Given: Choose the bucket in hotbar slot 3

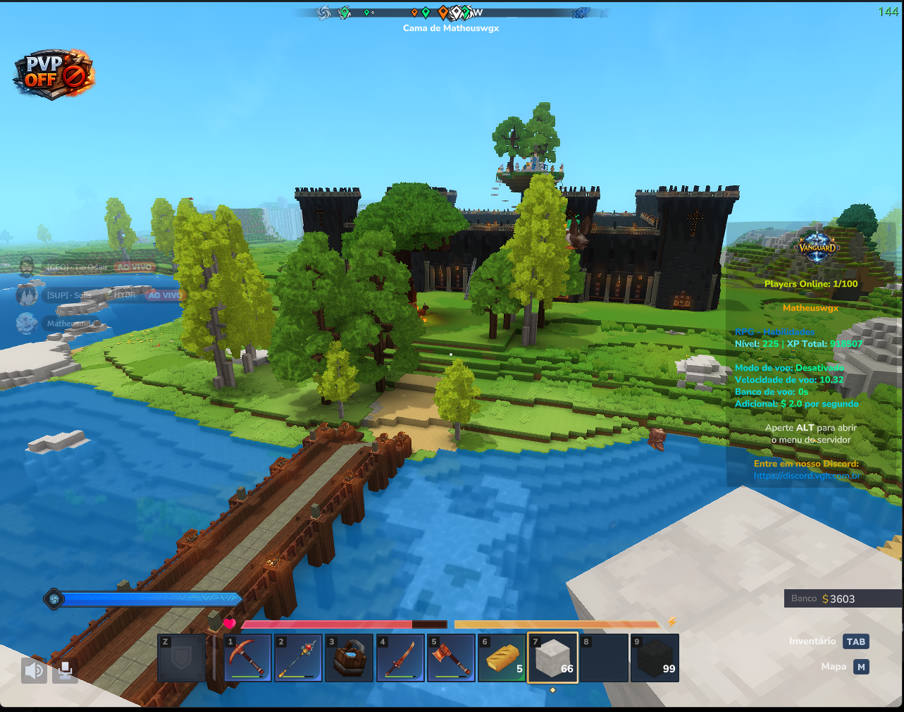Looking at the screenshot, I should click(349, 658).
